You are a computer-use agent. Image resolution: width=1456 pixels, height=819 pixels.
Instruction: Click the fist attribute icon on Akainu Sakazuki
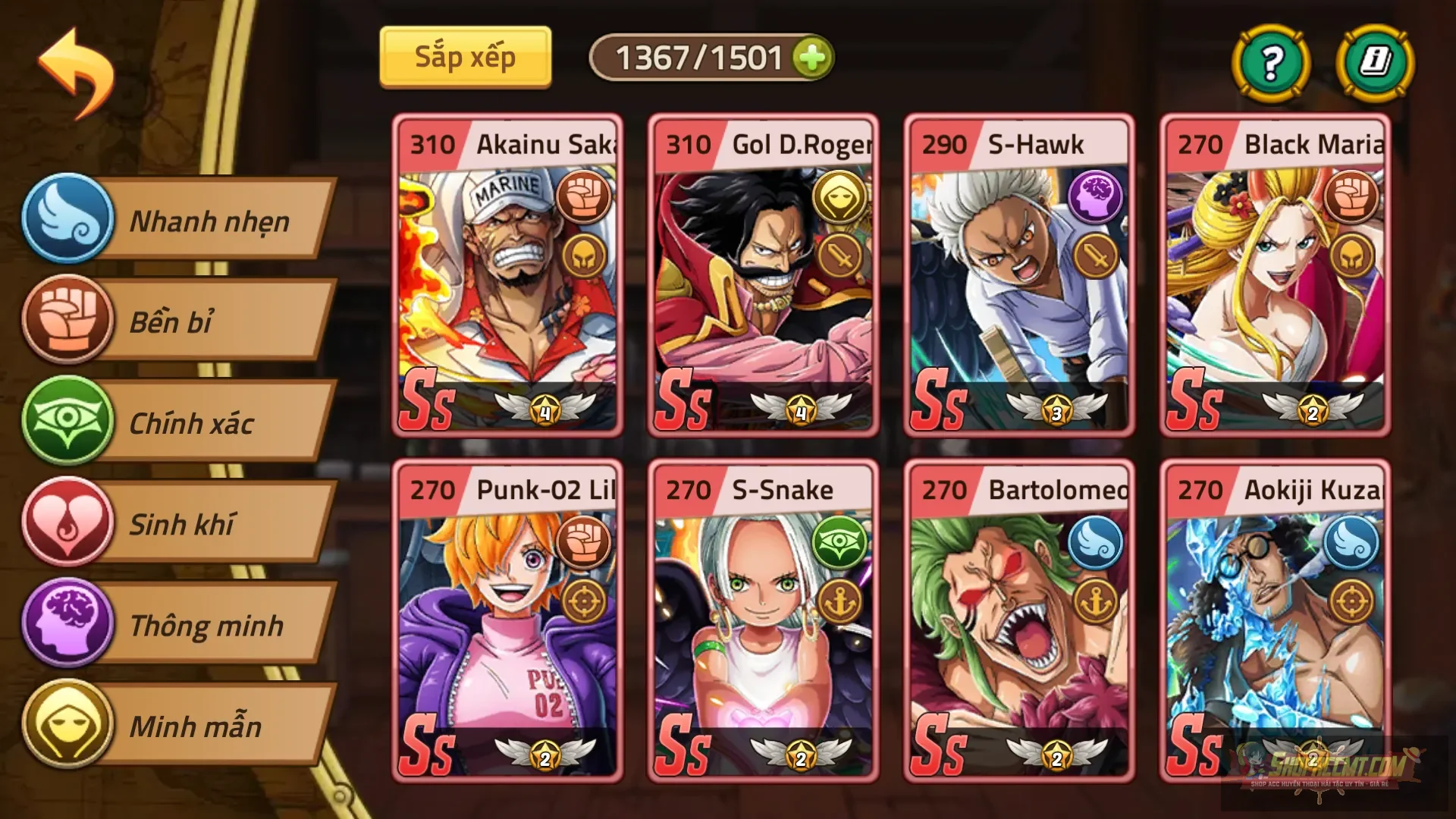click(584, 196)
